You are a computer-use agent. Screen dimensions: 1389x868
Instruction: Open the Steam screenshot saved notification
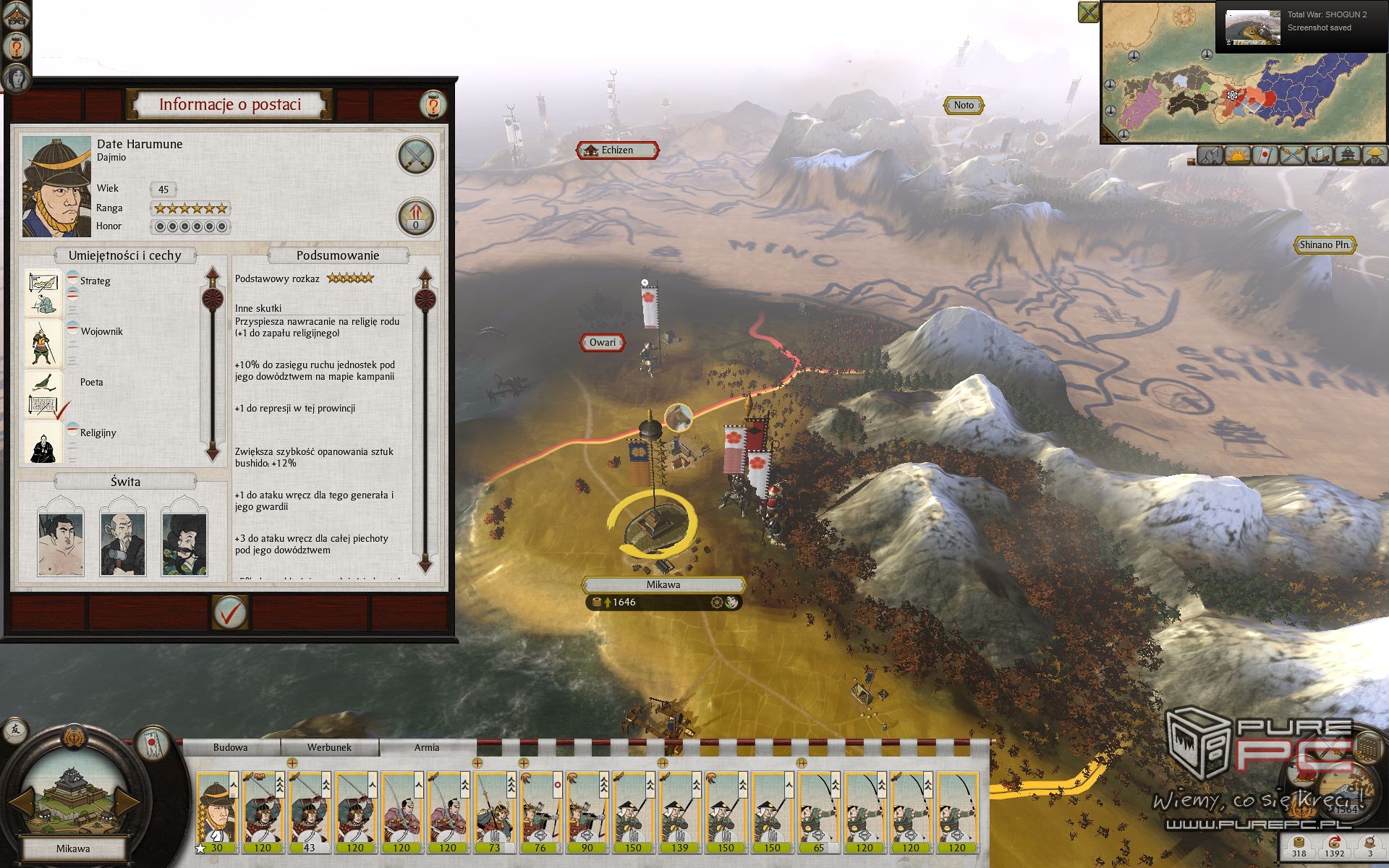click(x=1301, y=26)
